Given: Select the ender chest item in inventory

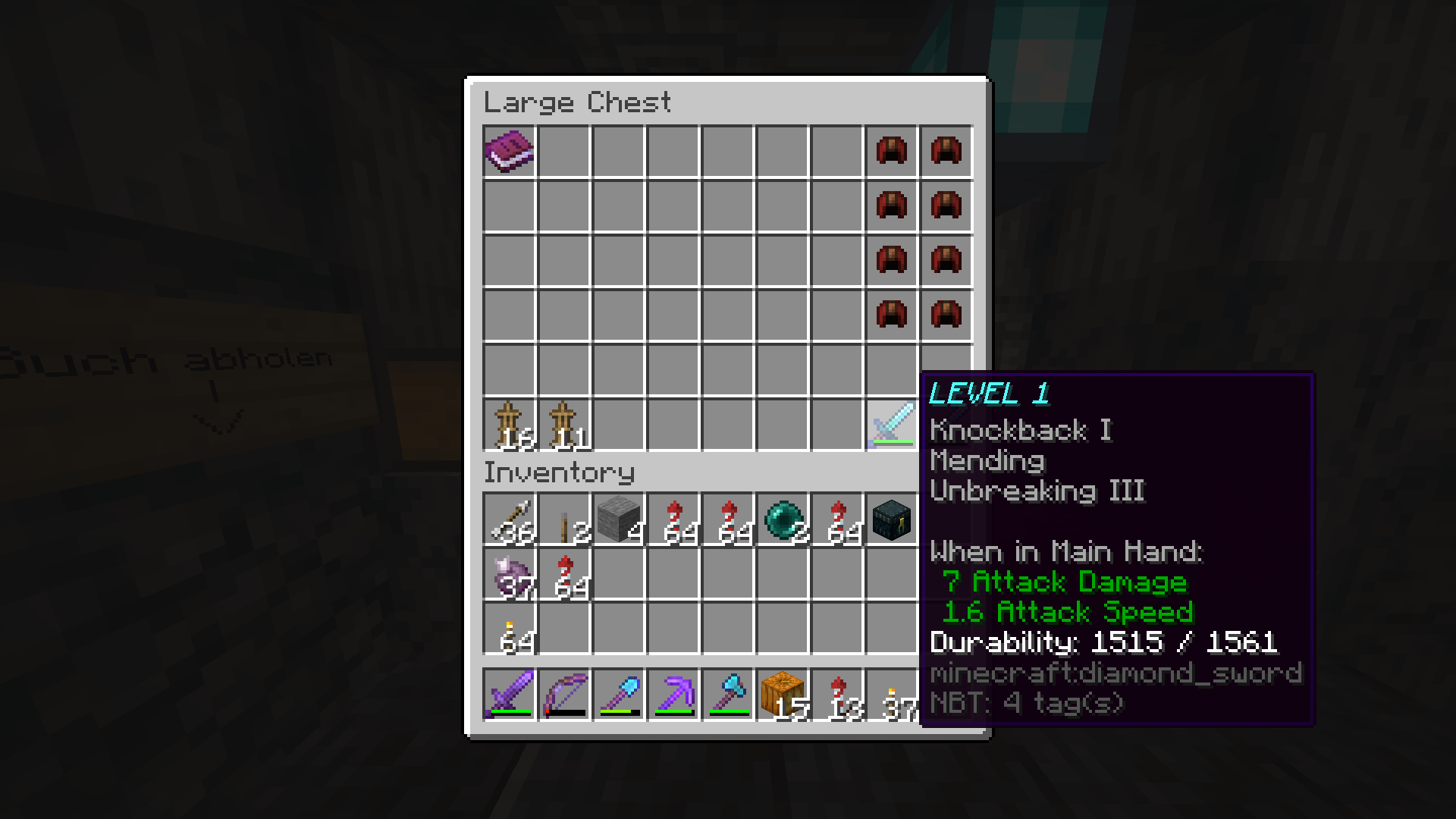Looking at the screenshot, I should [x=891, y=521].
